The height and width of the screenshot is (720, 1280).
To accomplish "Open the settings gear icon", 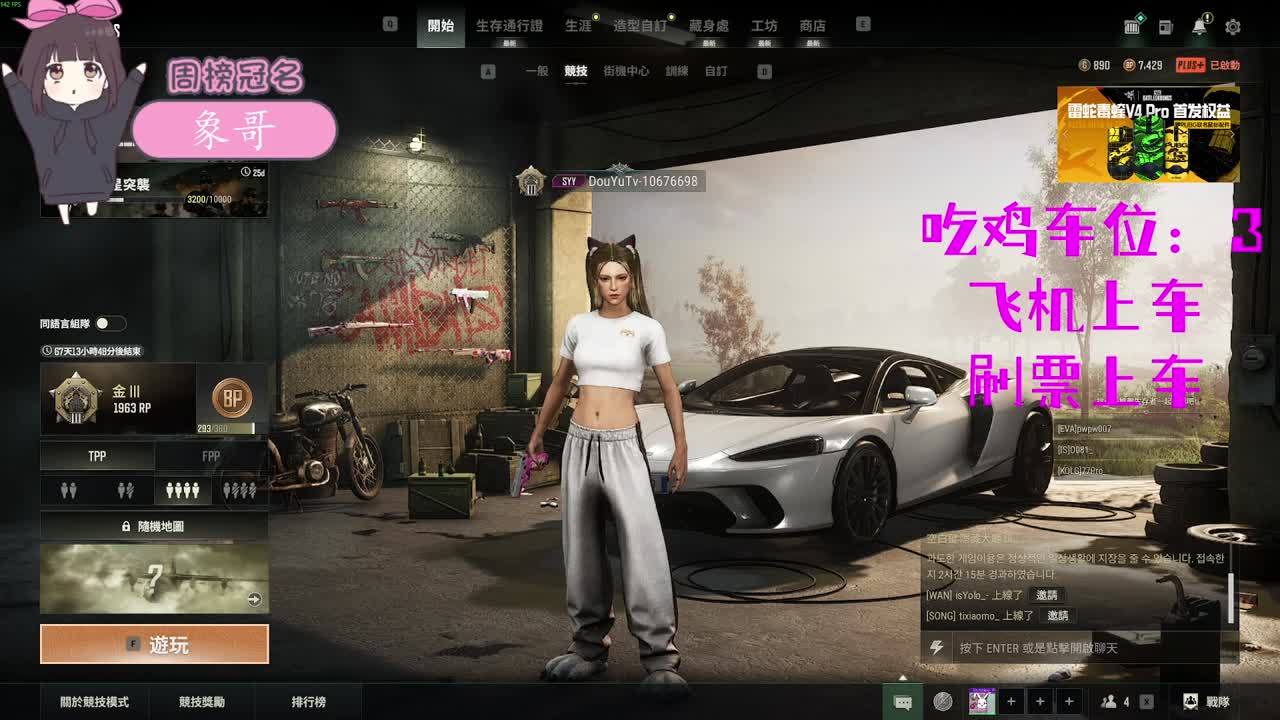I will 1233,27.
